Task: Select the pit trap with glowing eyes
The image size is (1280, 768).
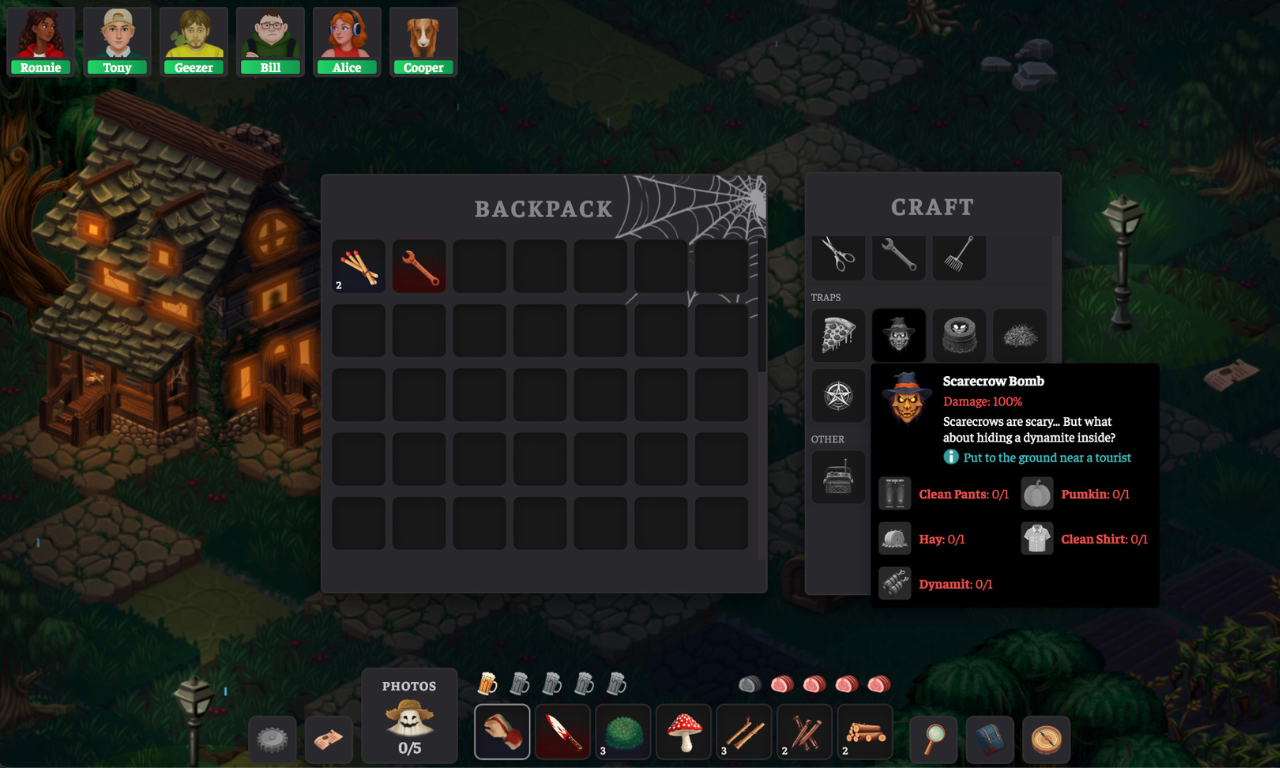Action: pyautogui.click(x=960, y=336)
